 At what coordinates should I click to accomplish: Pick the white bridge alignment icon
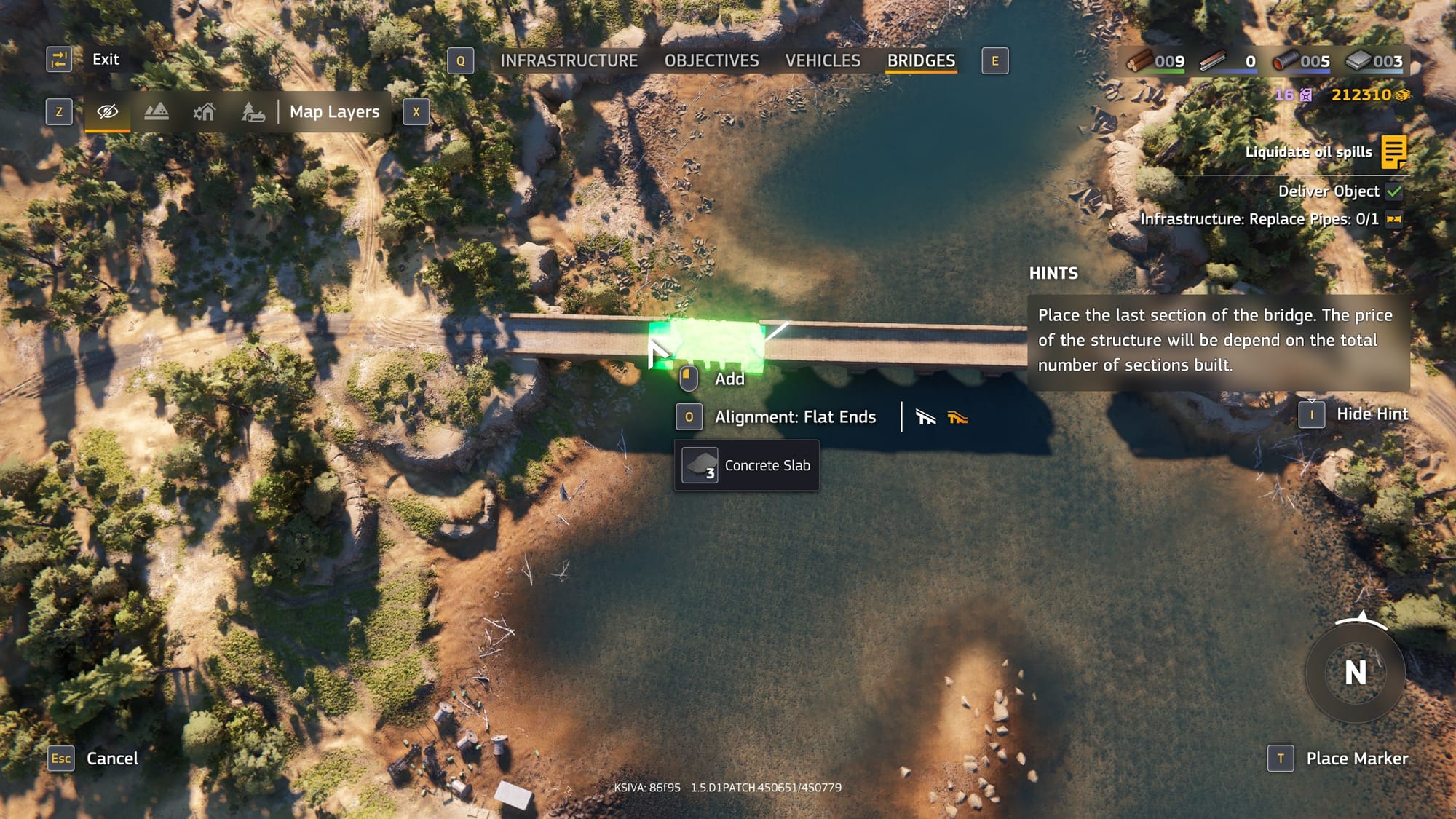pyautogui.click(x=925, y=417)
